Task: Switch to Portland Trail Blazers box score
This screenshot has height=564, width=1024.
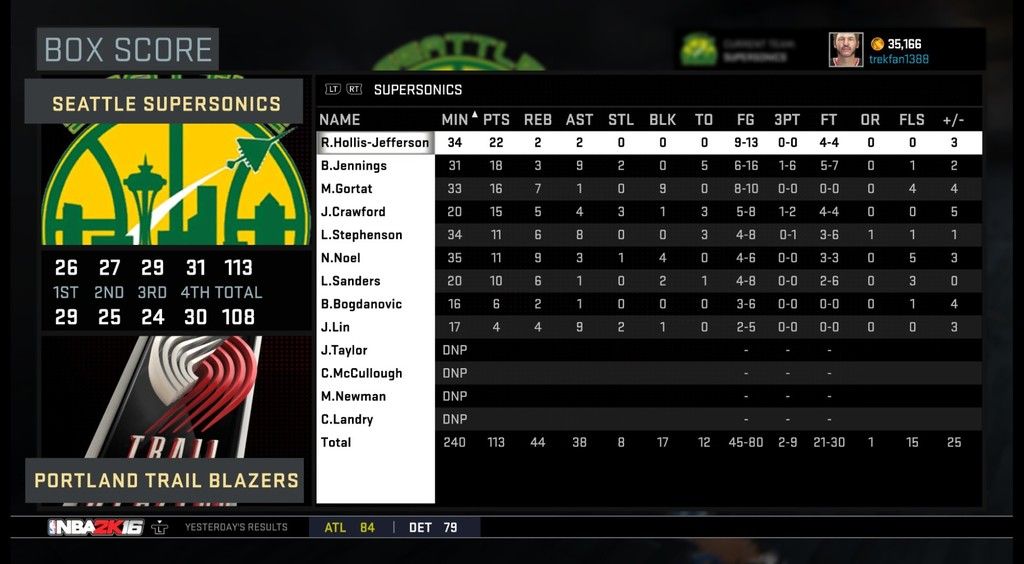Action: point(166,480)
